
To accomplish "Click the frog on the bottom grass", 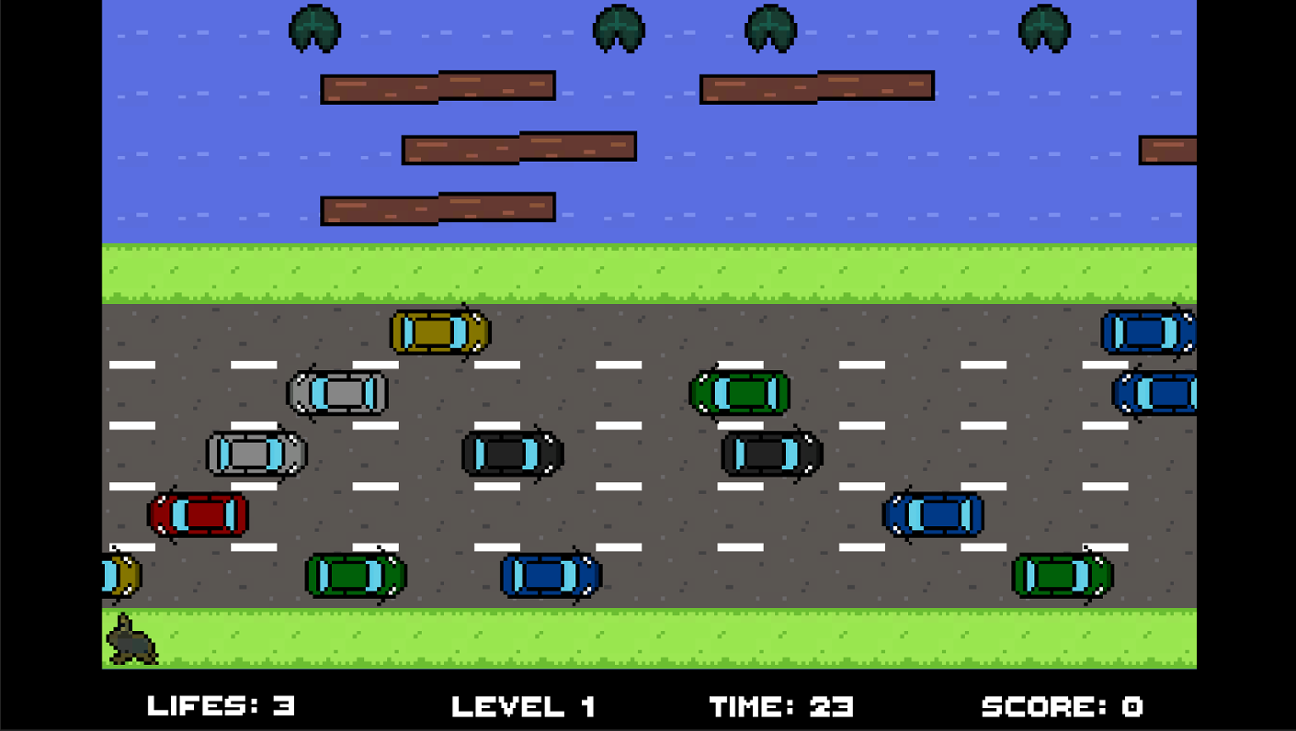I will point(130,637).
